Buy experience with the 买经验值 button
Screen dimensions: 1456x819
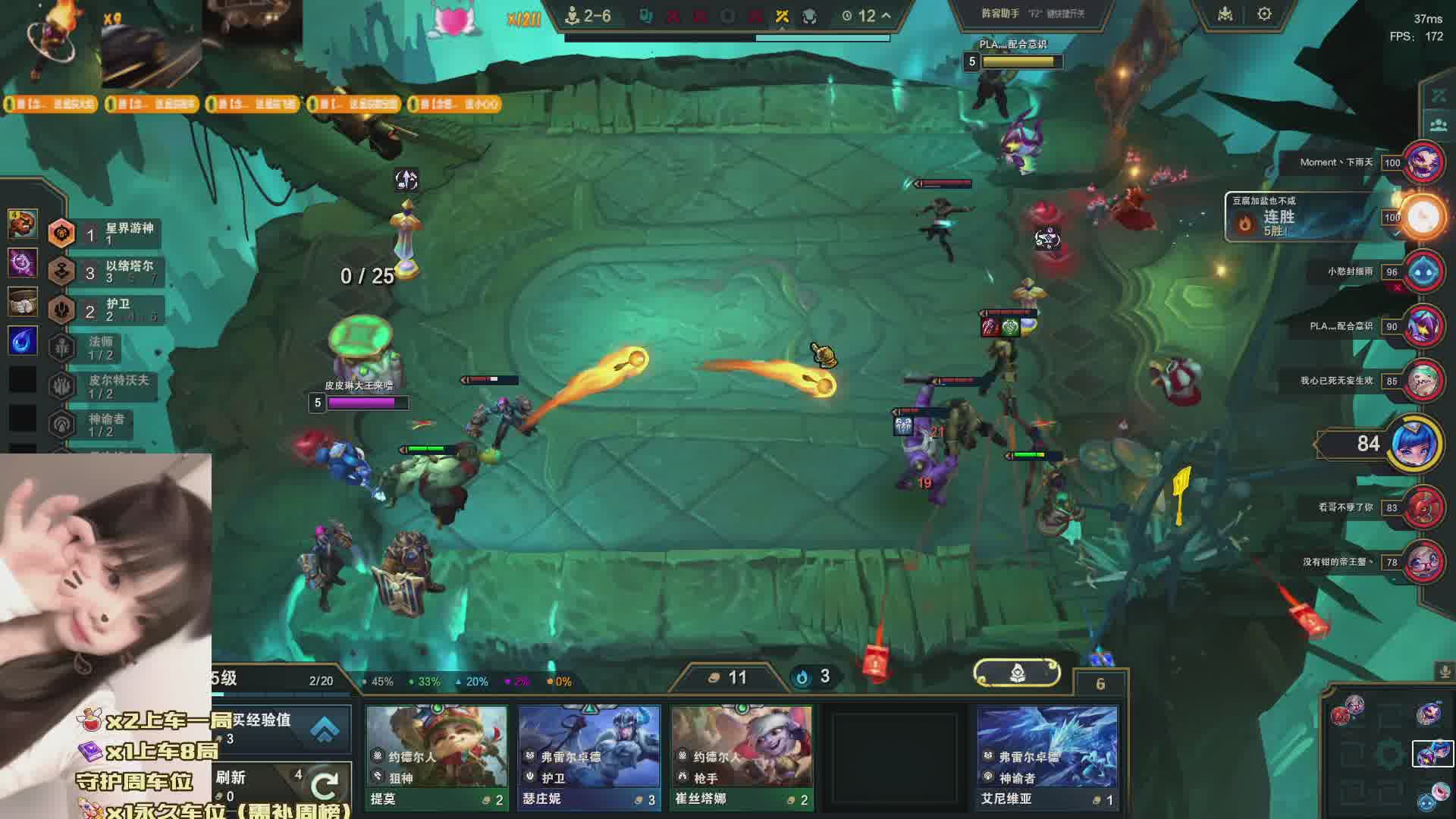click(x=281, y=728)
